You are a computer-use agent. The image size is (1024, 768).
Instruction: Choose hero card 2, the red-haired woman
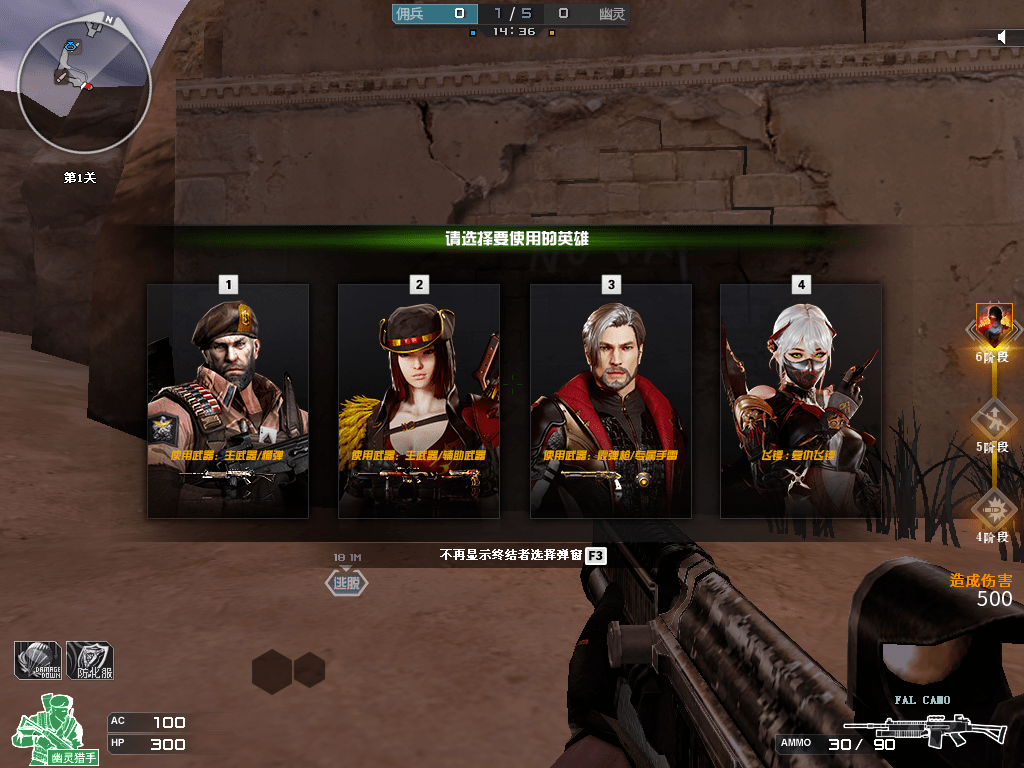click(419, 400)
